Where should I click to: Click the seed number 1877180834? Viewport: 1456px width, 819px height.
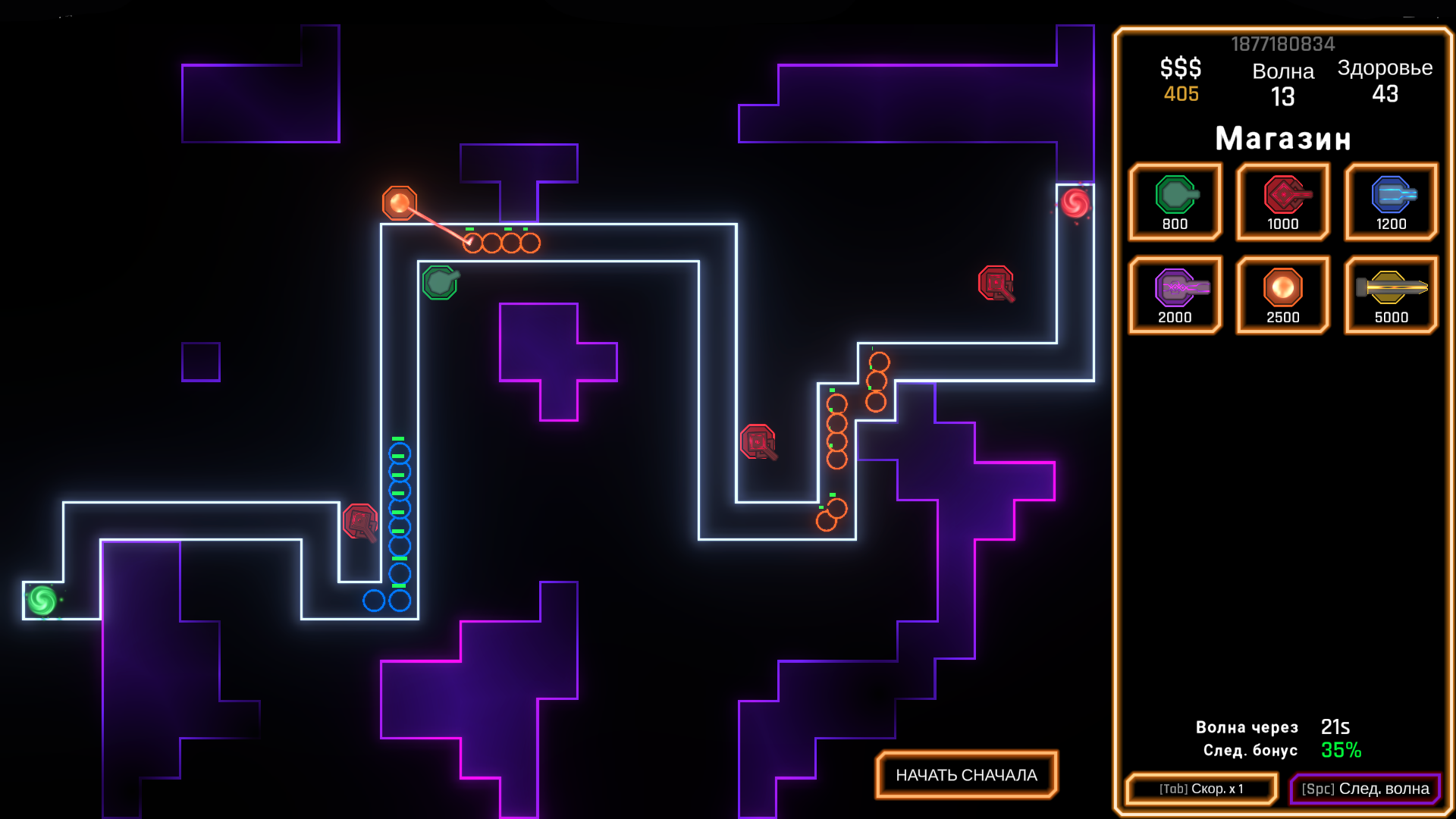(x=1283, y=44)
